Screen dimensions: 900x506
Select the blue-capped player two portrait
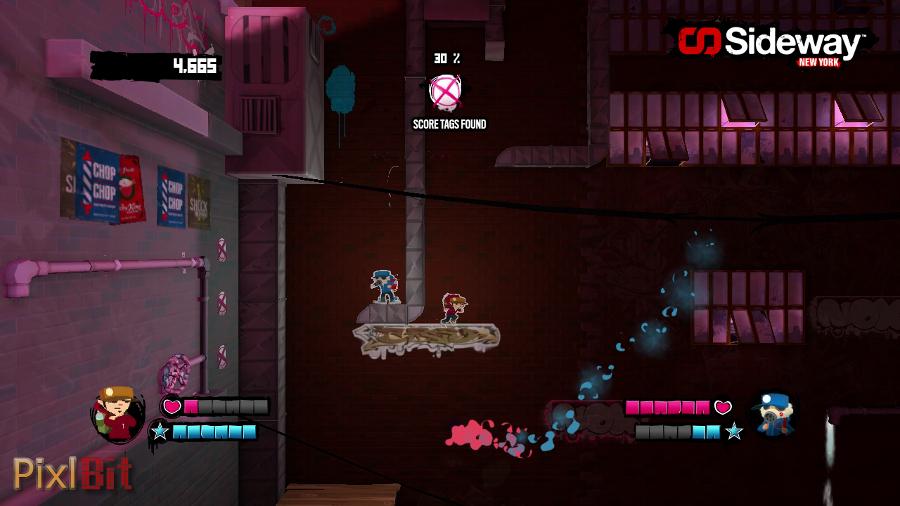[773, 413]
